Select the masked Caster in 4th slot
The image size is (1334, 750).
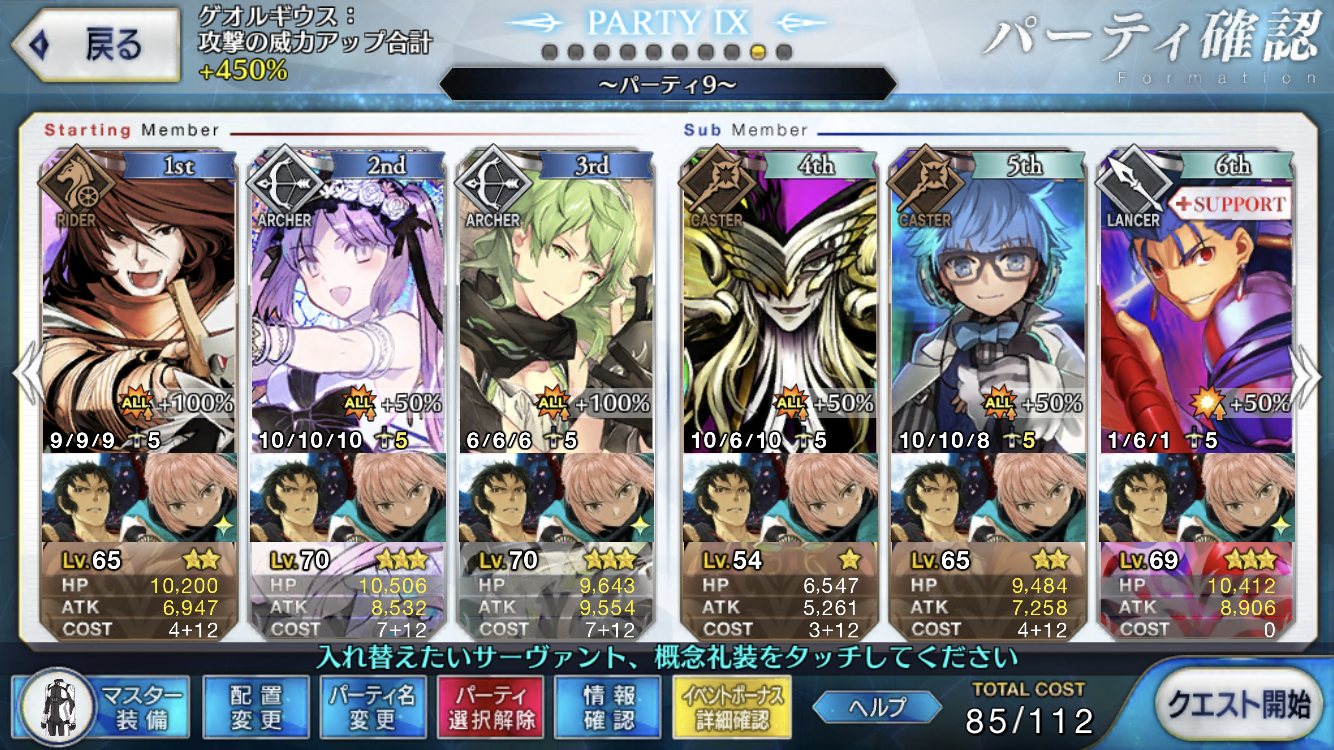779,300
